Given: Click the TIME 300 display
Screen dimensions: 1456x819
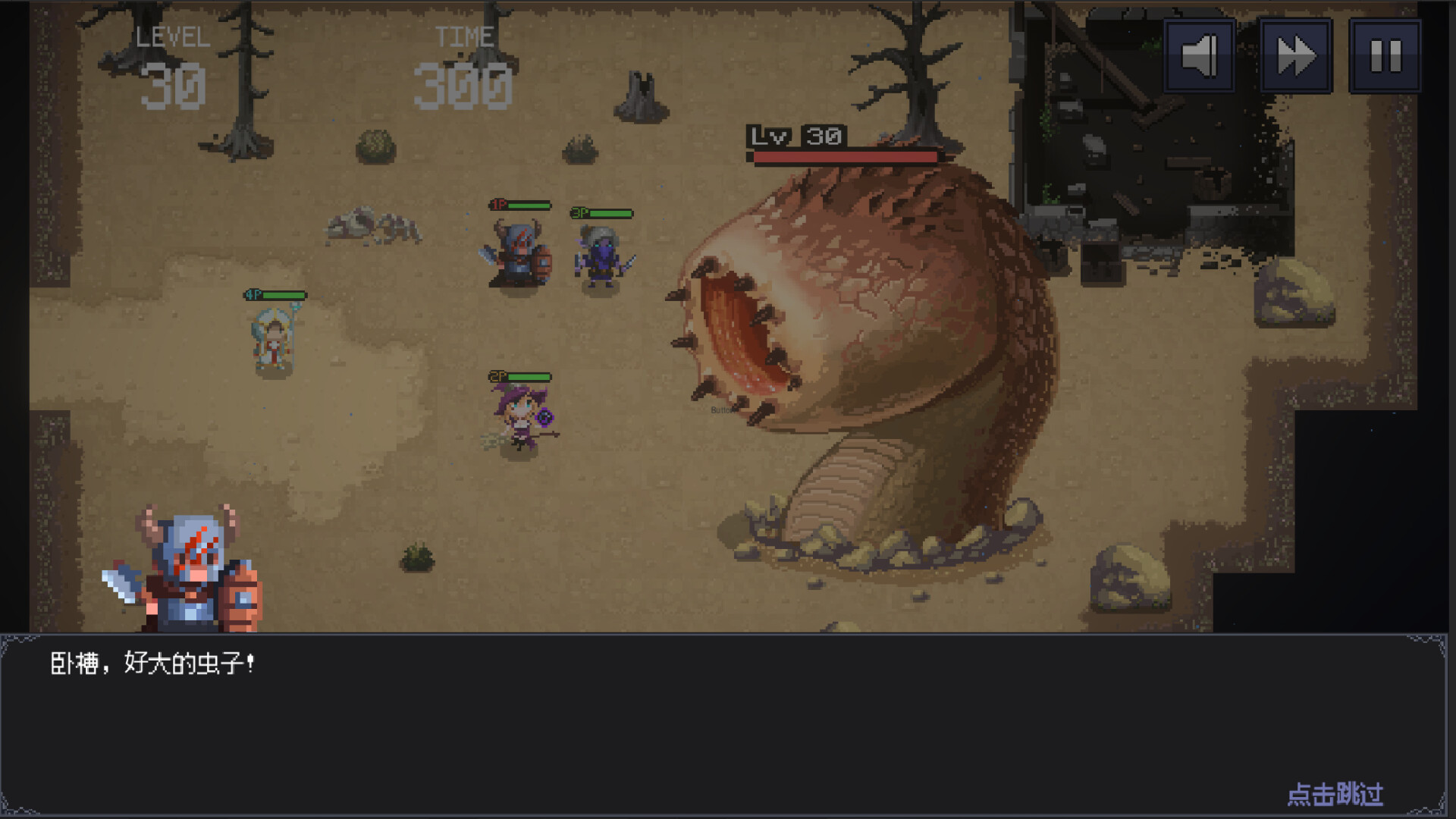Looking at the screenshot, I should coord(465,64).
